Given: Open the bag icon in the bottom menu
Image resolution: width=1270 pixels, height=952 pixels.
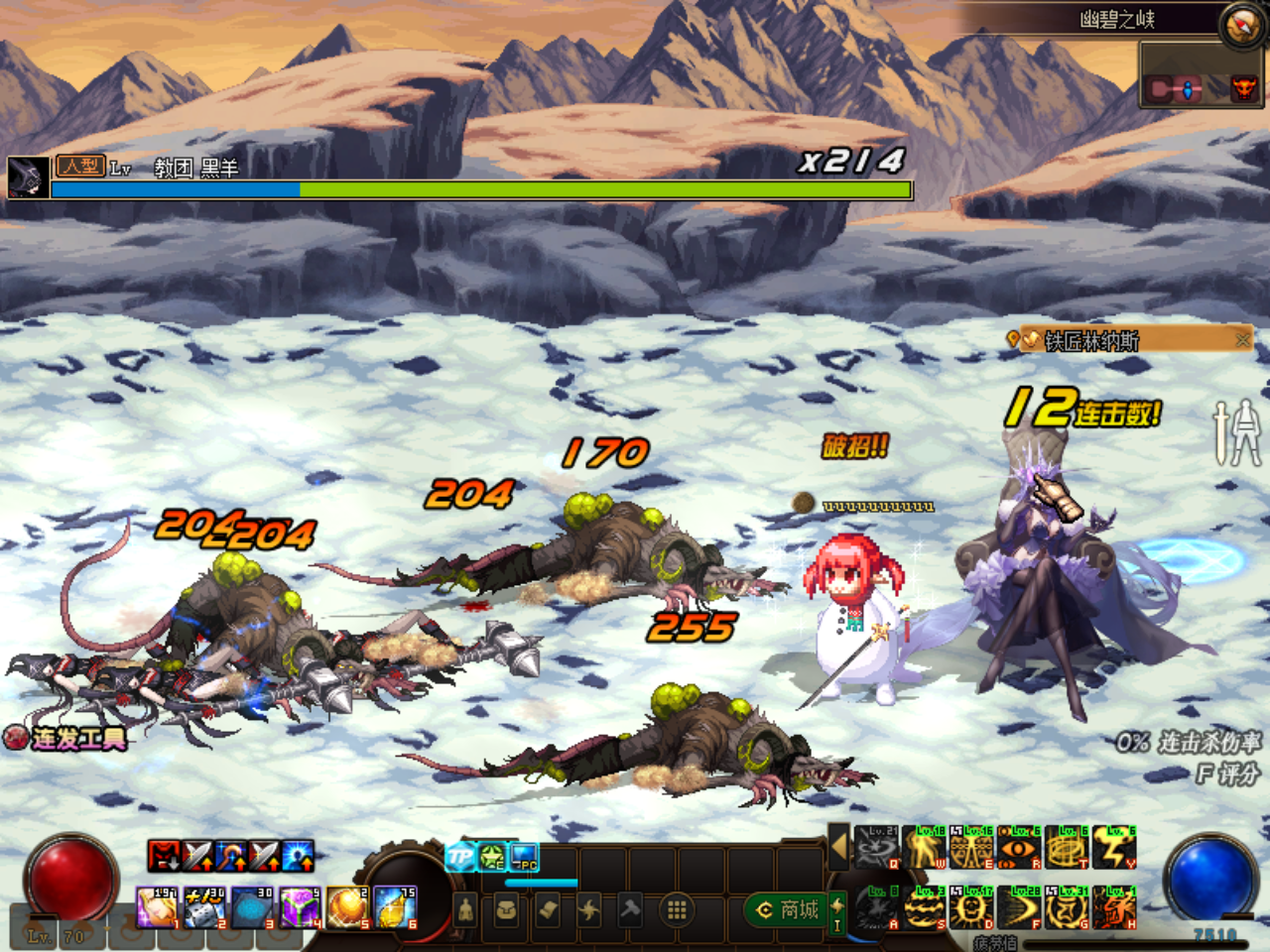Looking at the screenshot, I should (506, 909).
